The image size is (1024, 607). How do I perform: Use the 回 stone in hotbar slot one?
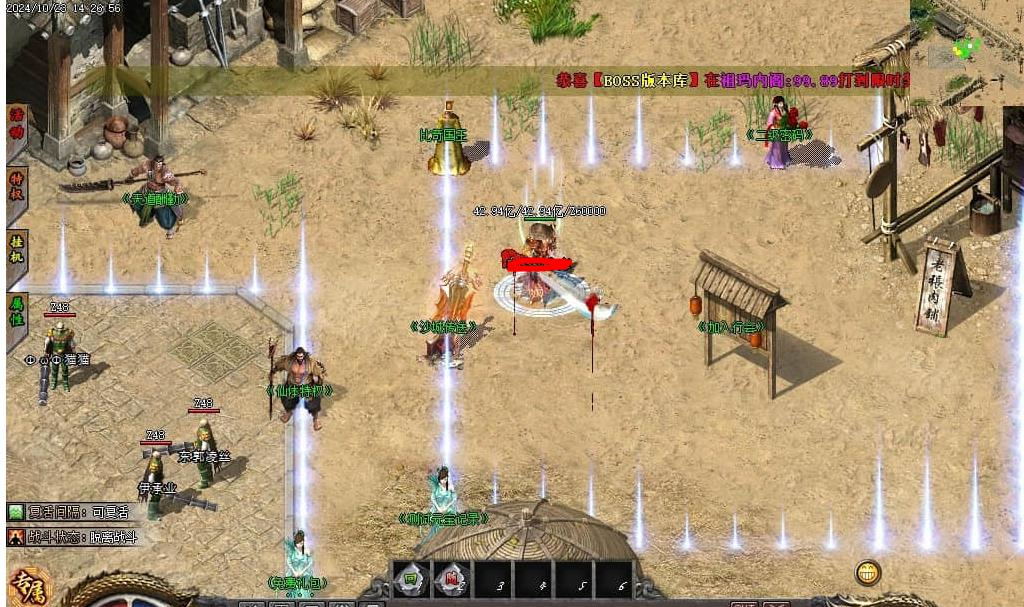pyautogui.click(x=411, y=578)
